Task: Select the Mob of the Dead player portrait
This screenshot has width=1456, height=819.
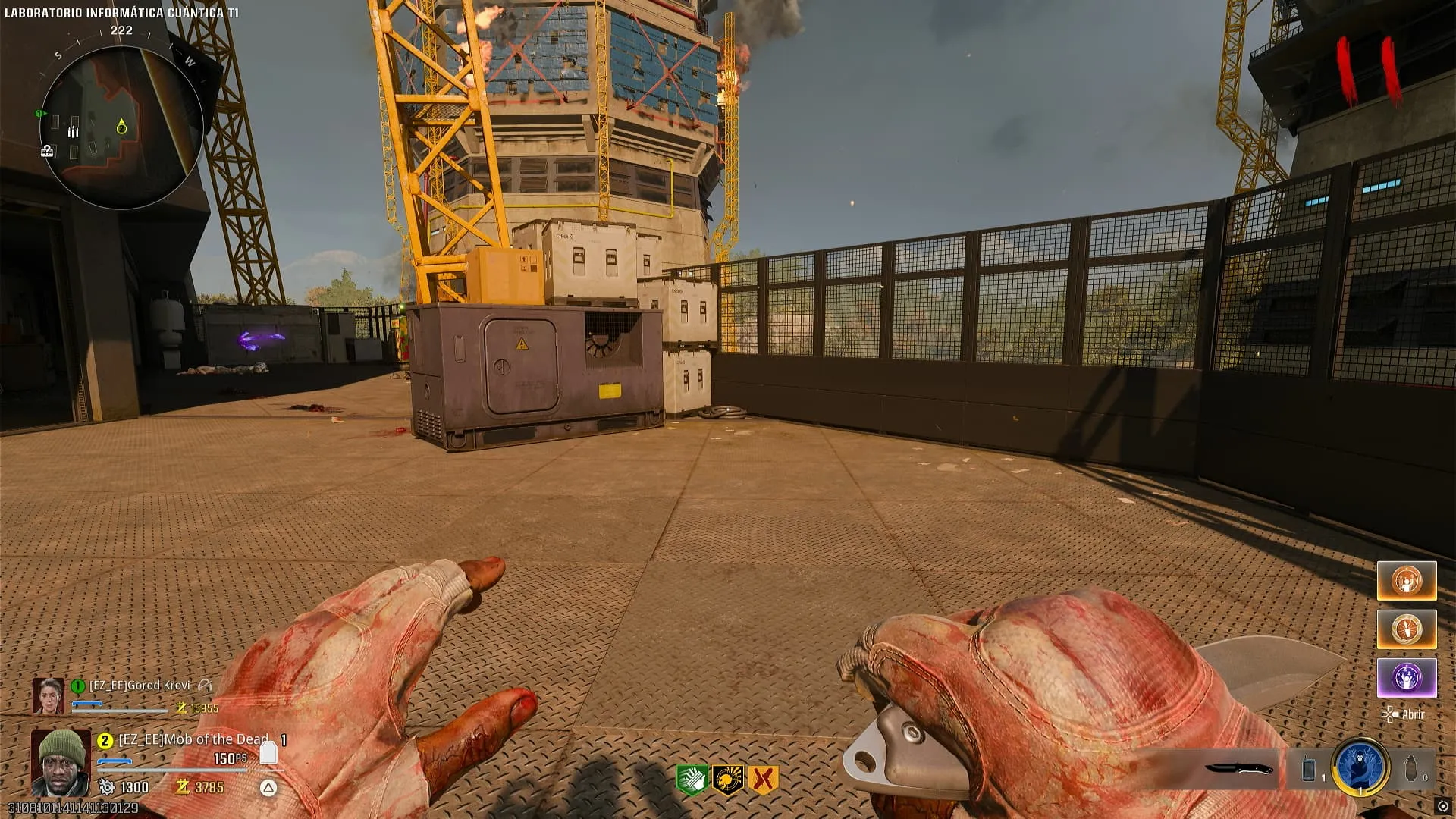Action: (61, 762)
